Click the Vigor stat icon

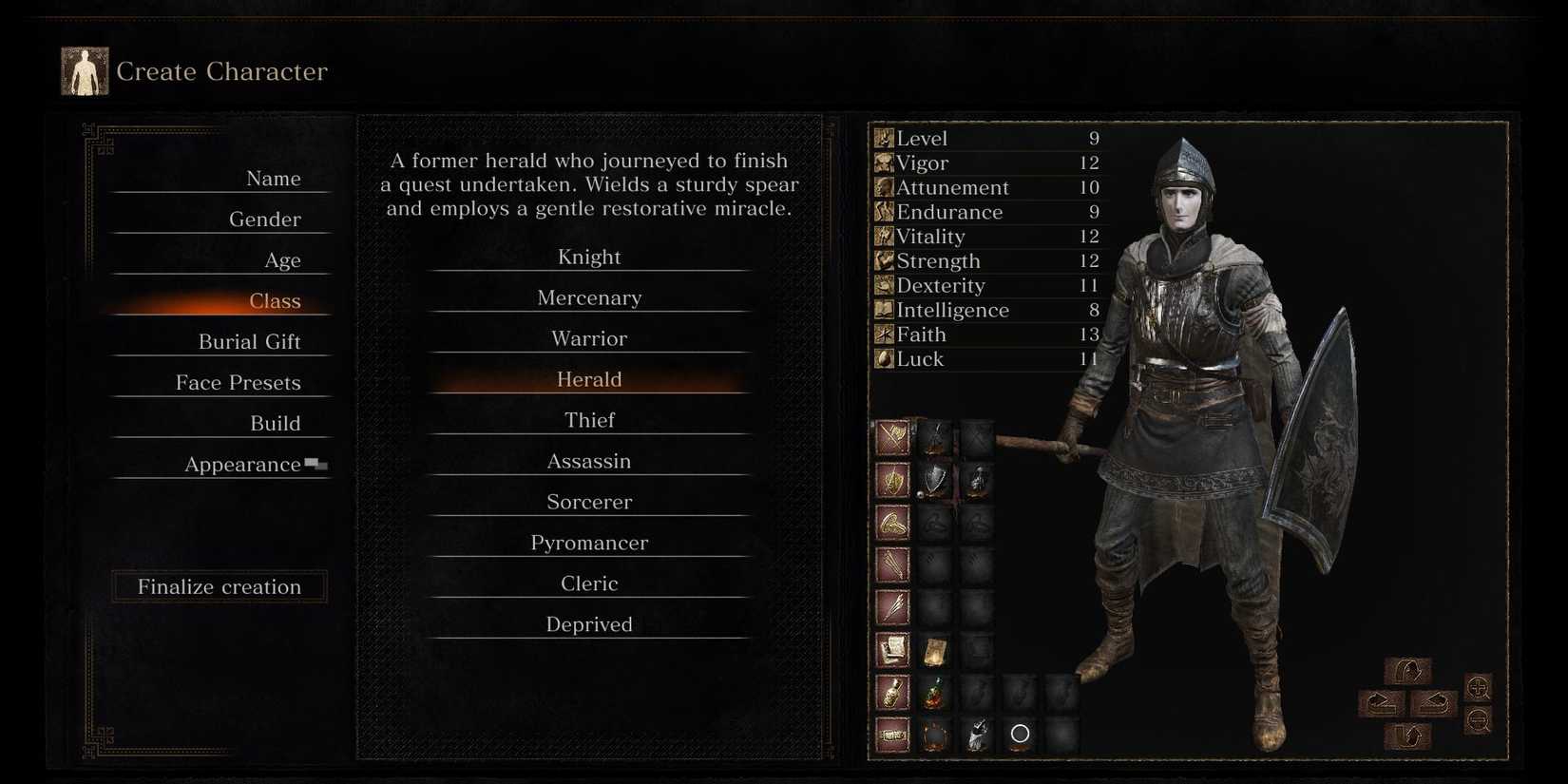coord(883,163)
